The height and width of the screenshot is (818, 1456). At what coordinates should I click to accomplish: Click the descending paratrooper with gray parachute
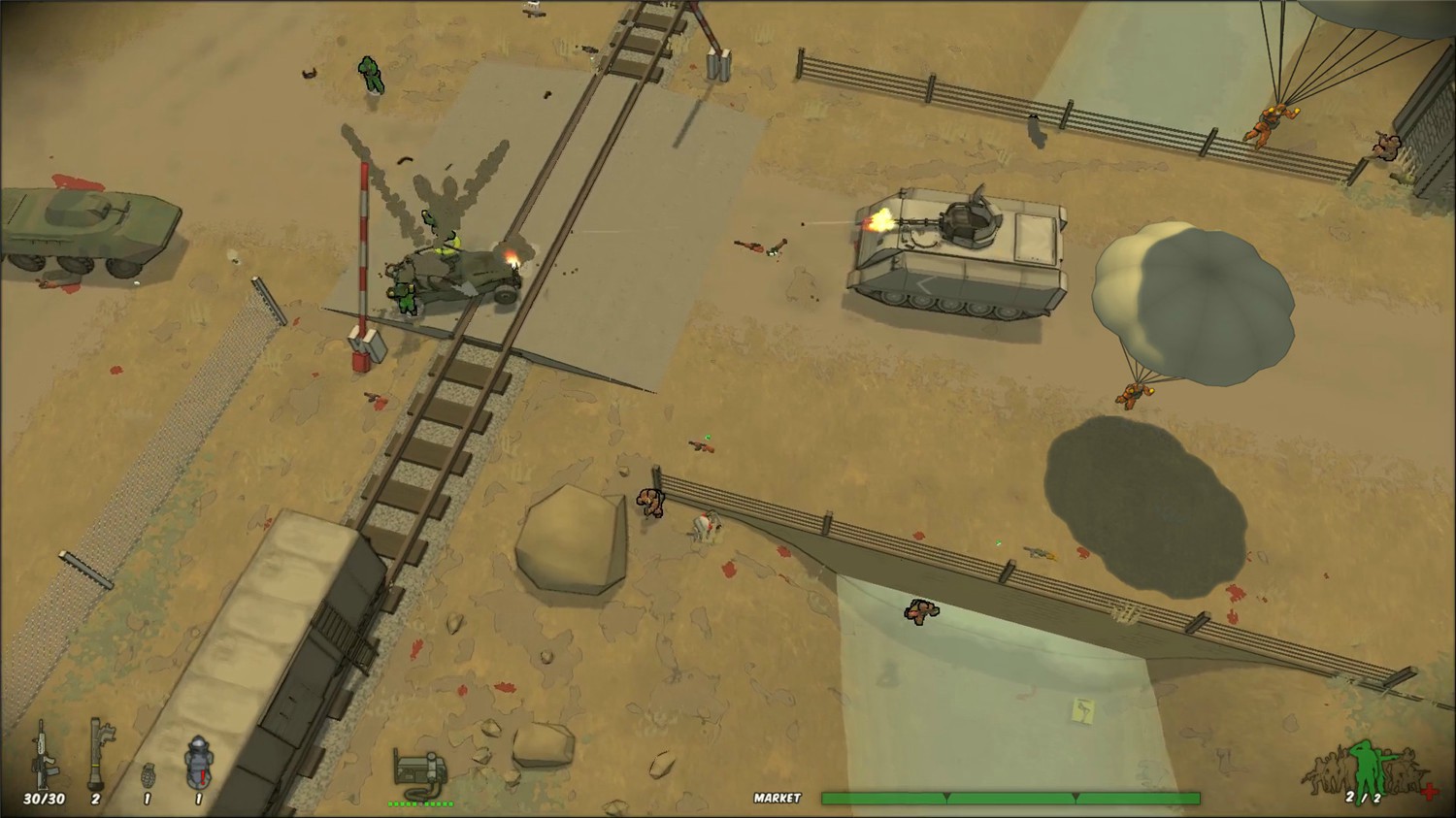(x=1131, y=393)
